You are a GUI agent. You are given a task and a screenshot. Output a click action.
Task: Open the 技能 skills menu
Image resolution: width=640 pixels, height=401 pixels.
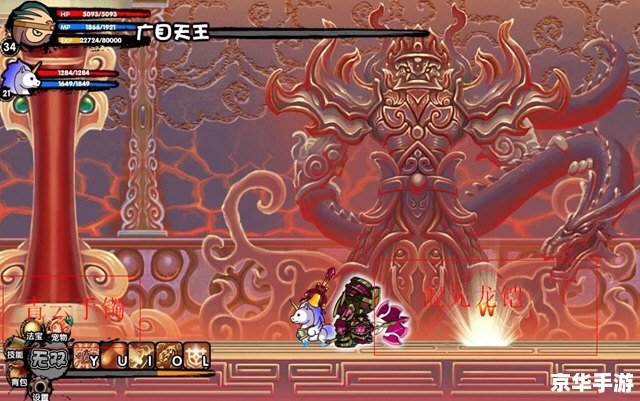coord(14,354)
